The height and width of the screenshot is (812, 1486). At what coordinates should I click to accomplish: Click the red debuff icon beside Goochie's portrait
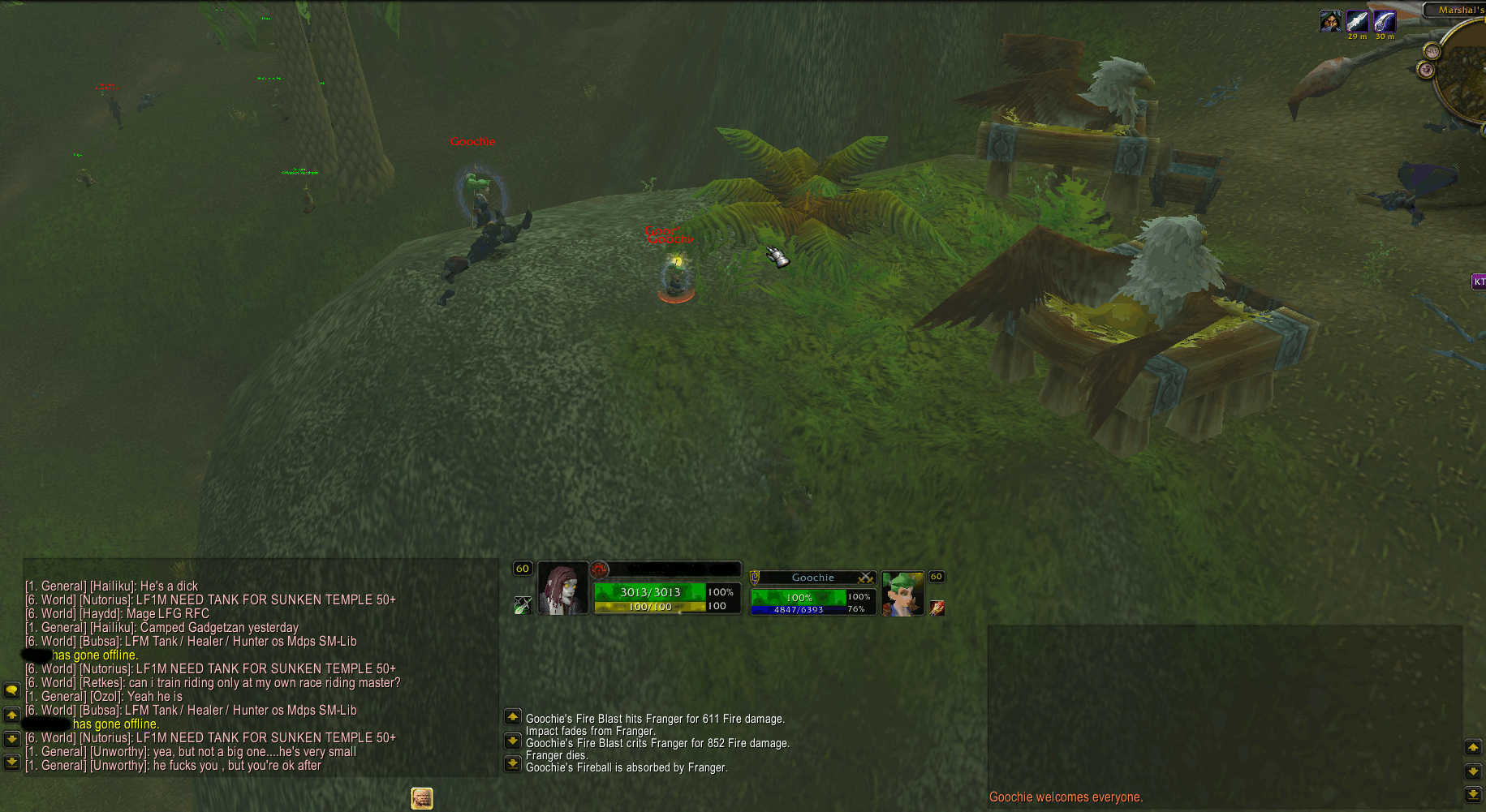[937, 608]
